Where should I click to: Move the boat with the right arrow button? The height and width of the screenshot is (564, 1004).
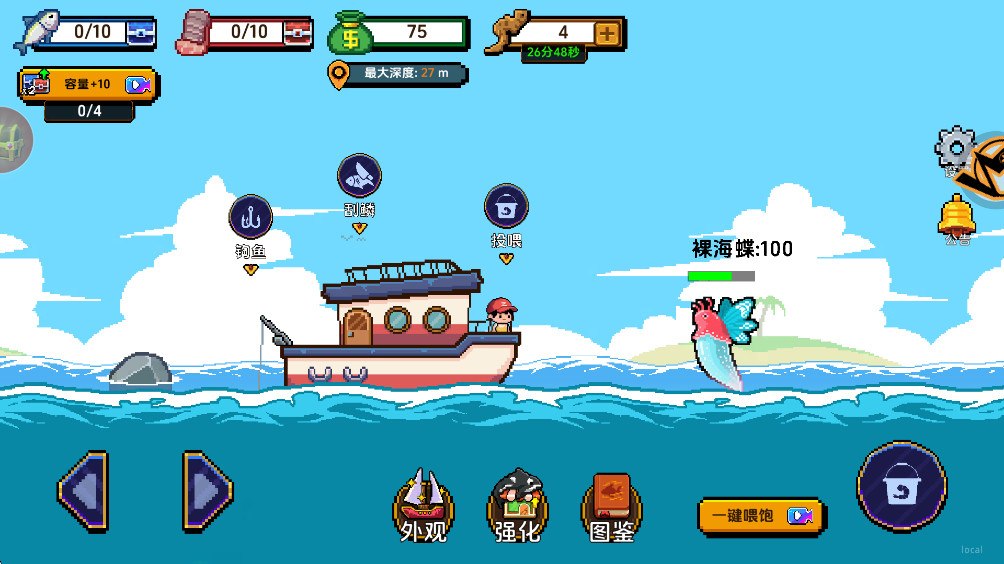(x=207, y=490)
